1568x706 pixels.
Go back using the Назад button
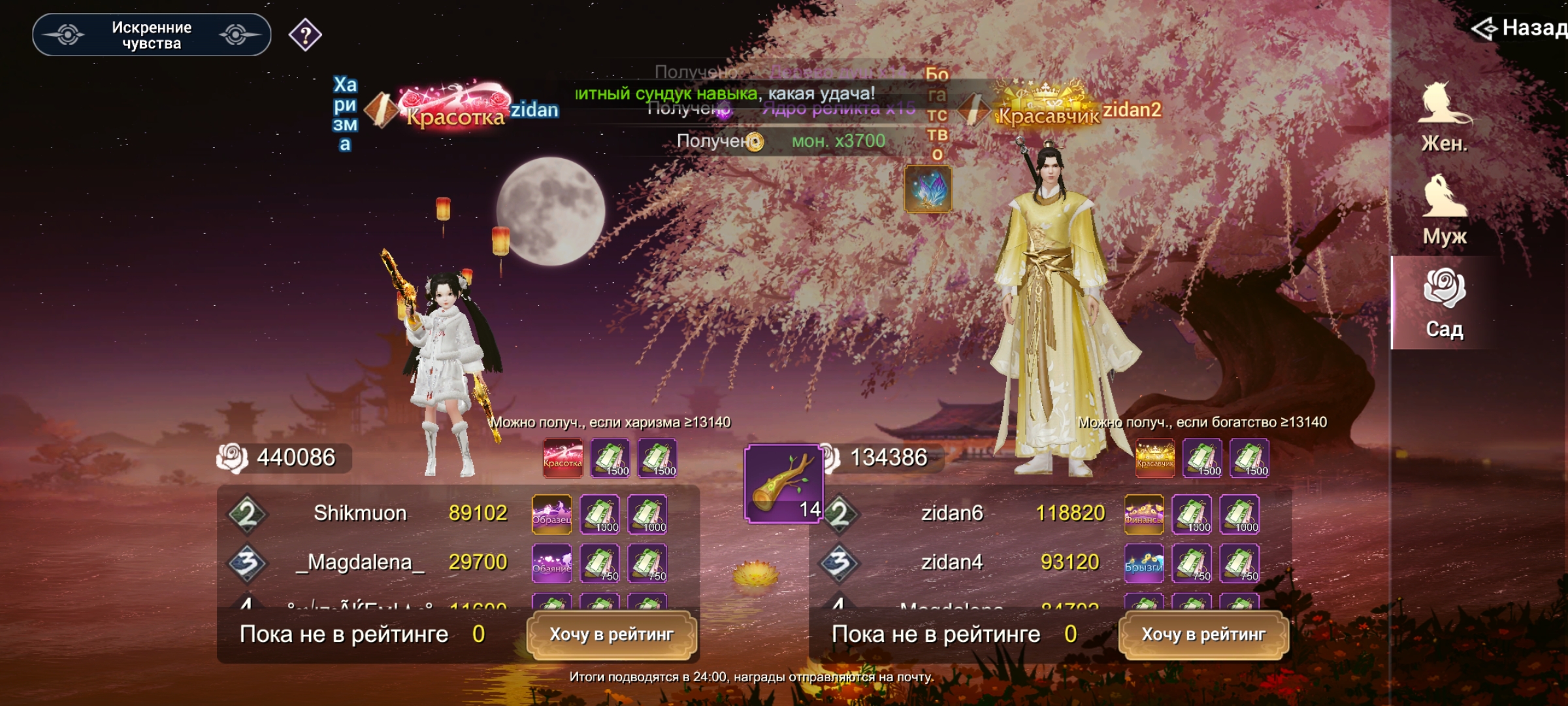tap(1519, 28)
